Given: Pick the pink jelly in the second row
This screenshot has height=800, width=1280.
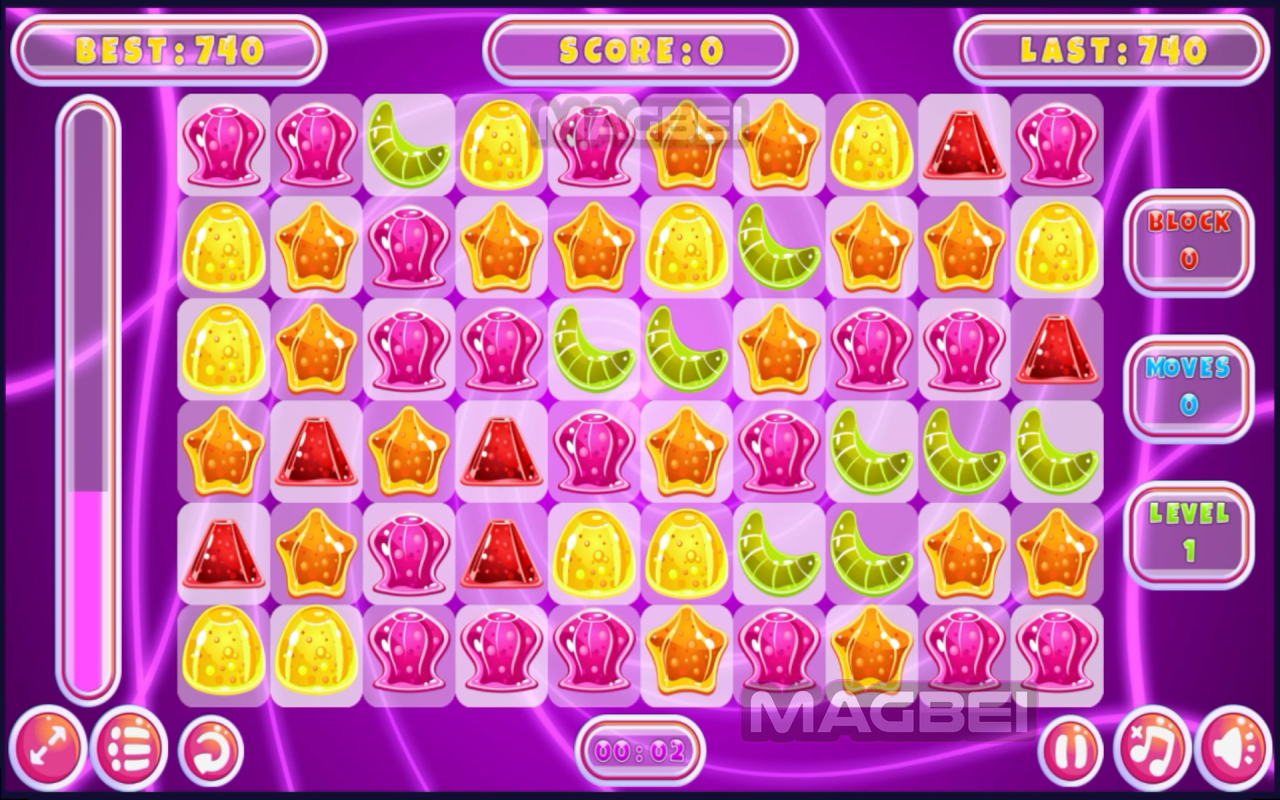Looking at the screenshot, I should pos(408,247).
